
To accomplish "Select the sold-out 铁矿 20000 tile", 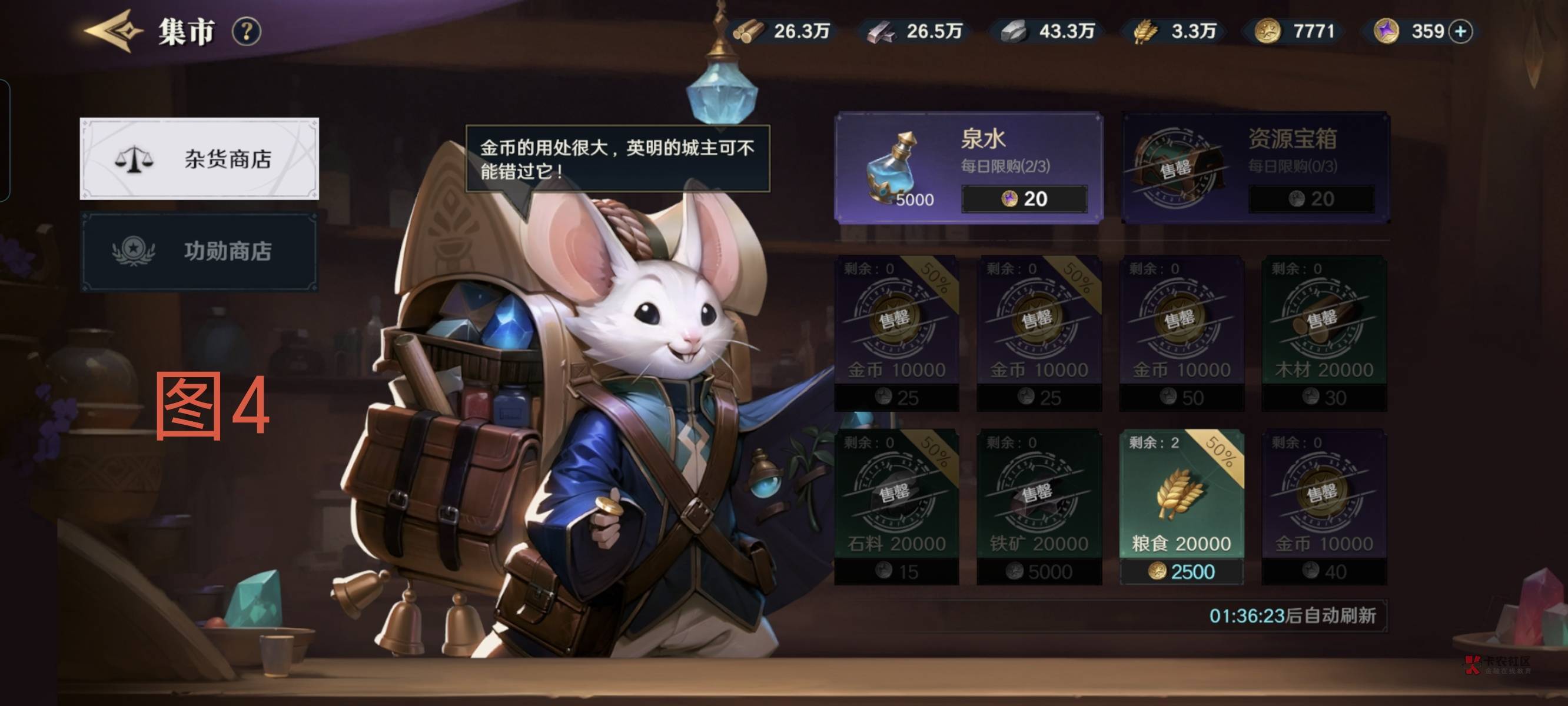I will 1038,507.
